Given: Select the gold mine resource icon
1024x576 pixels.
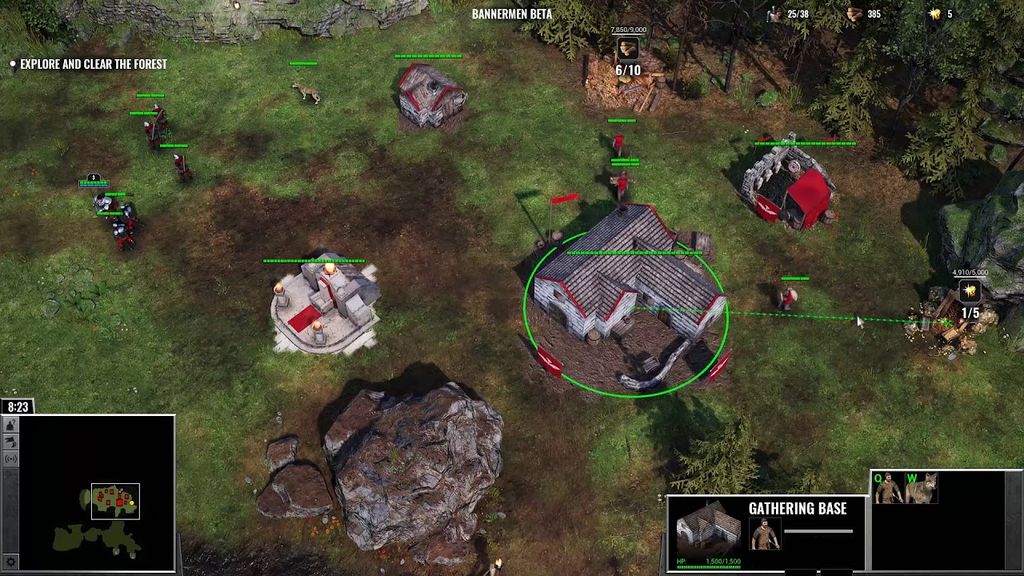Looking at the screenshot, I should 969,291.
